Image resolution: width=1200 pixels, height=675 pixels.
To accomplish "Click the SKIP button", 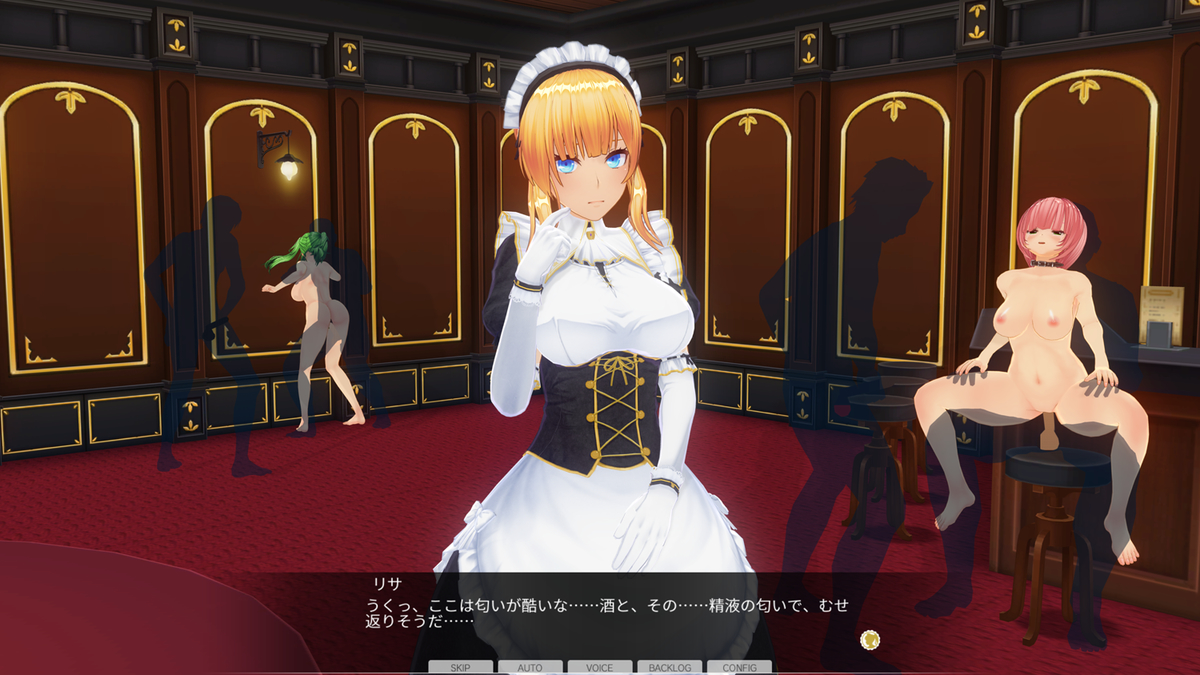I will point(460,667).
